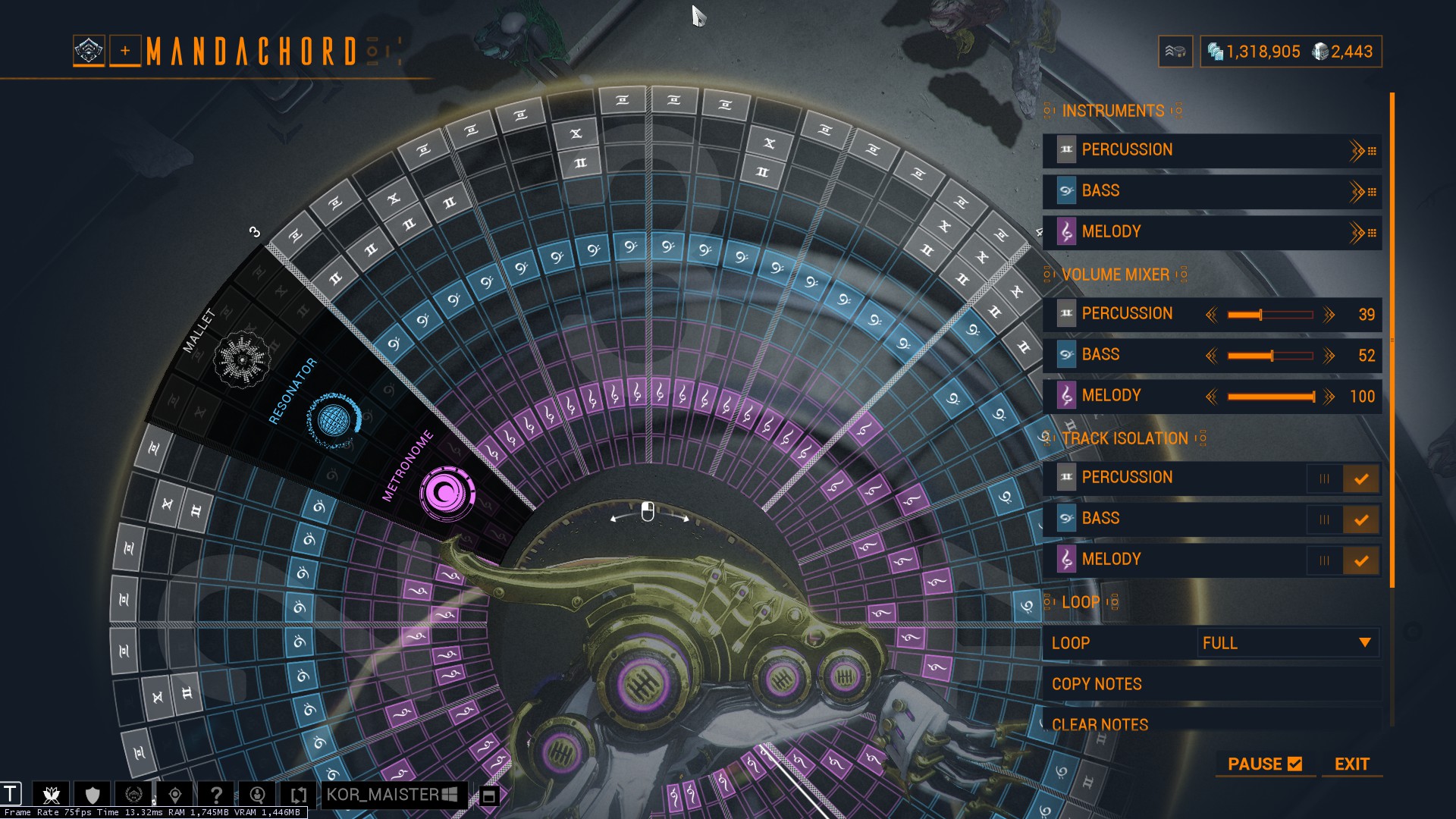Open the Loop dropdown set to Full
The height and width of the screenshot is (819, 1456).
1287,643
